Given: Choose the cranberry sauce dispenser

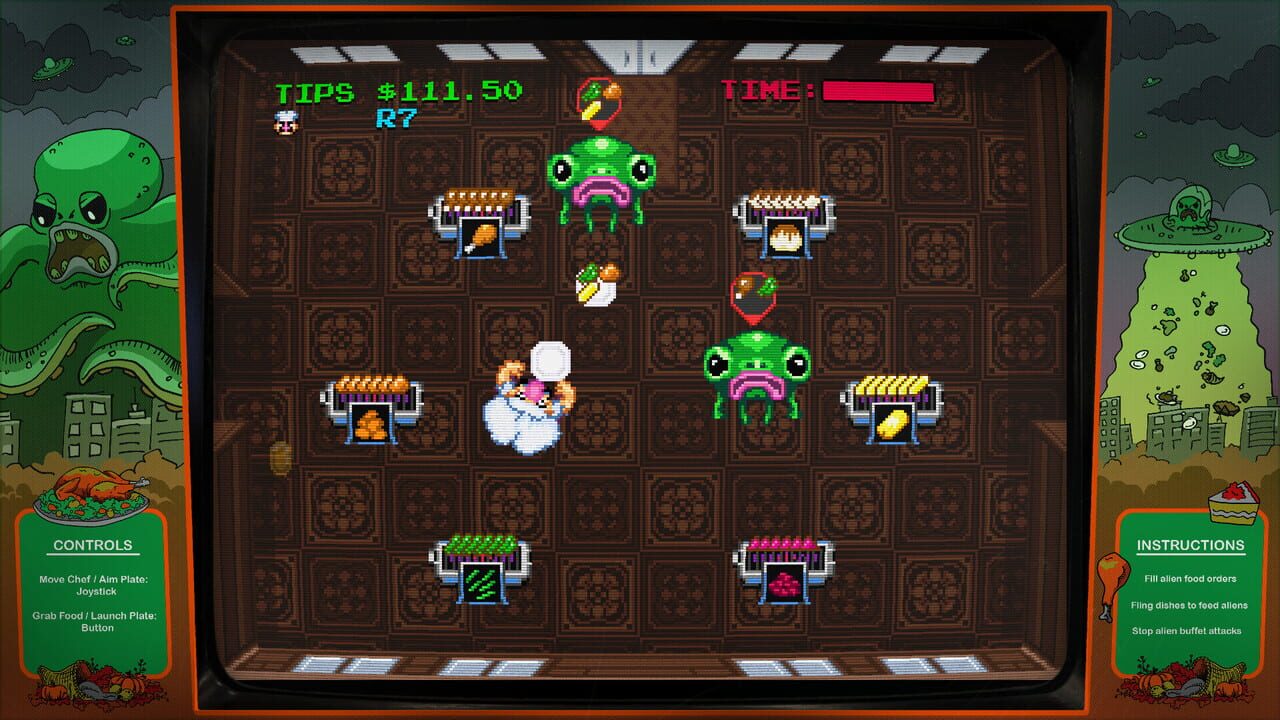Looking at the screenshot, I should 787,570.
